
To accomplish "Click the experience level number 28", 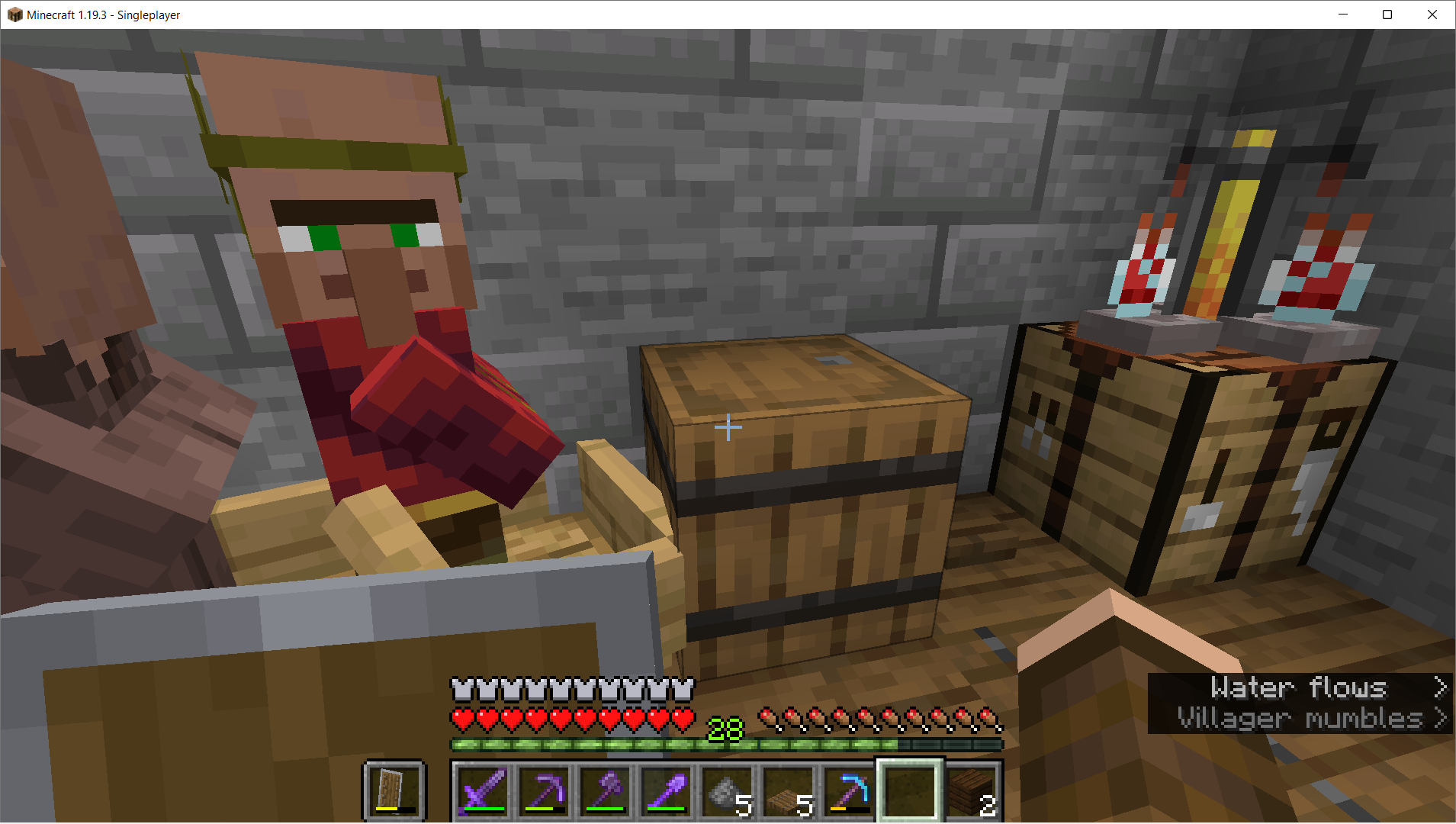I will coord(725,729).
